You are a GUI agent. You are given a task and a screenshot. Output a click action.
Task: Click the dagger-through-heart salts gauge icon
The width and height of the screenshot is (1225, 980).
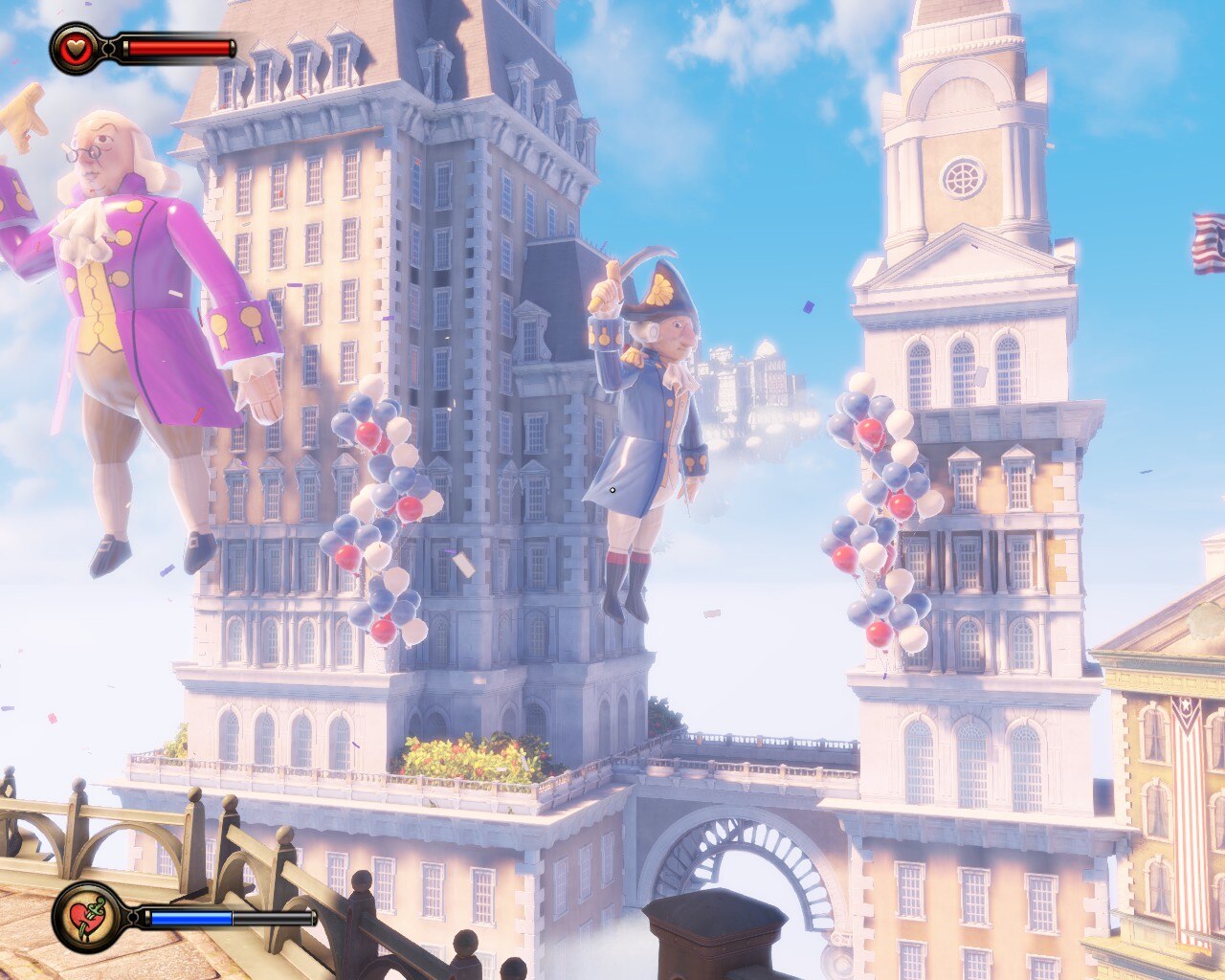click(88, 917)
